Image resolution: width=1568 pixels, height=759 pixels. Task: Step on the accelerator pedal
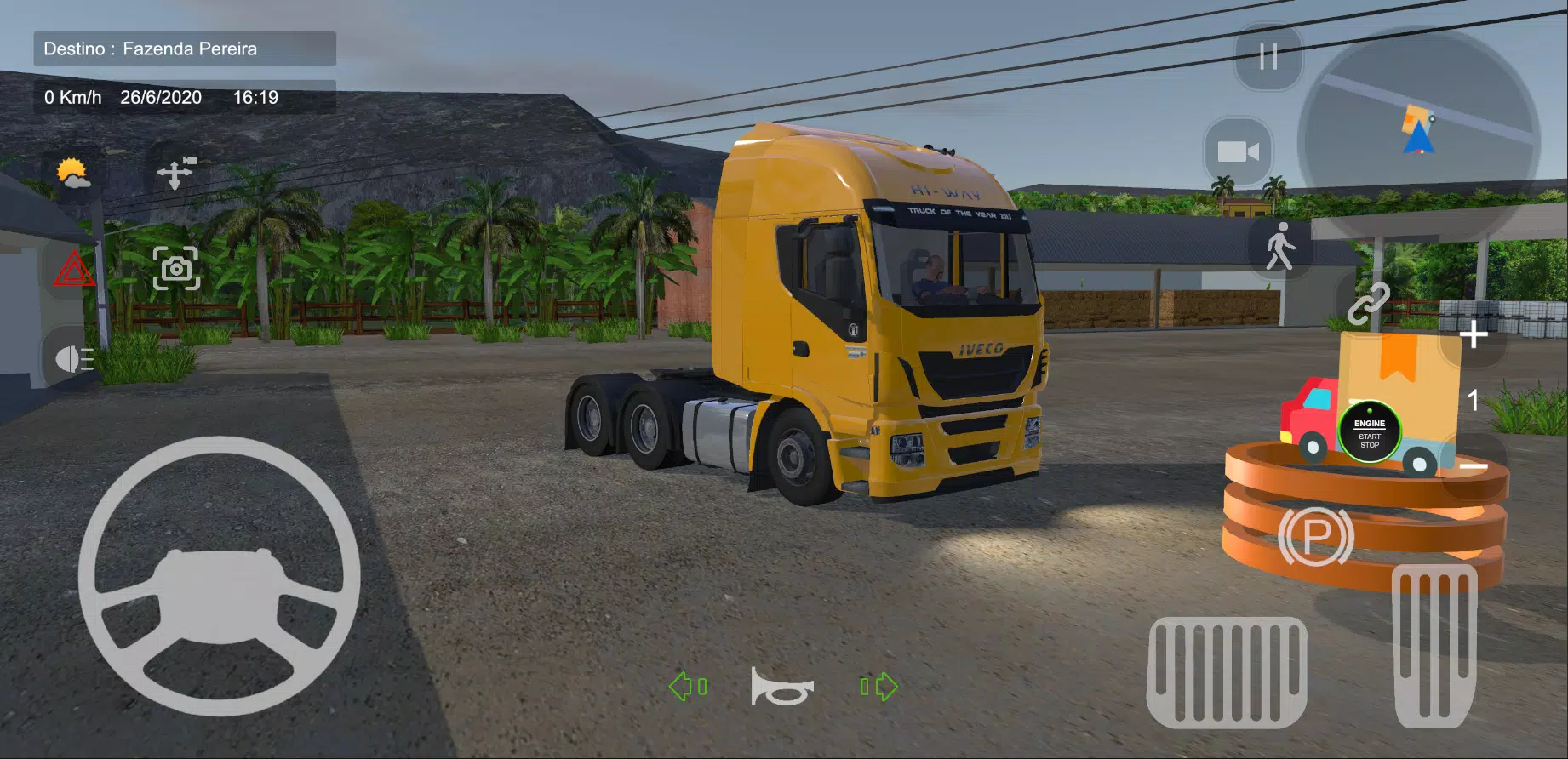(x=1434, y=645)
